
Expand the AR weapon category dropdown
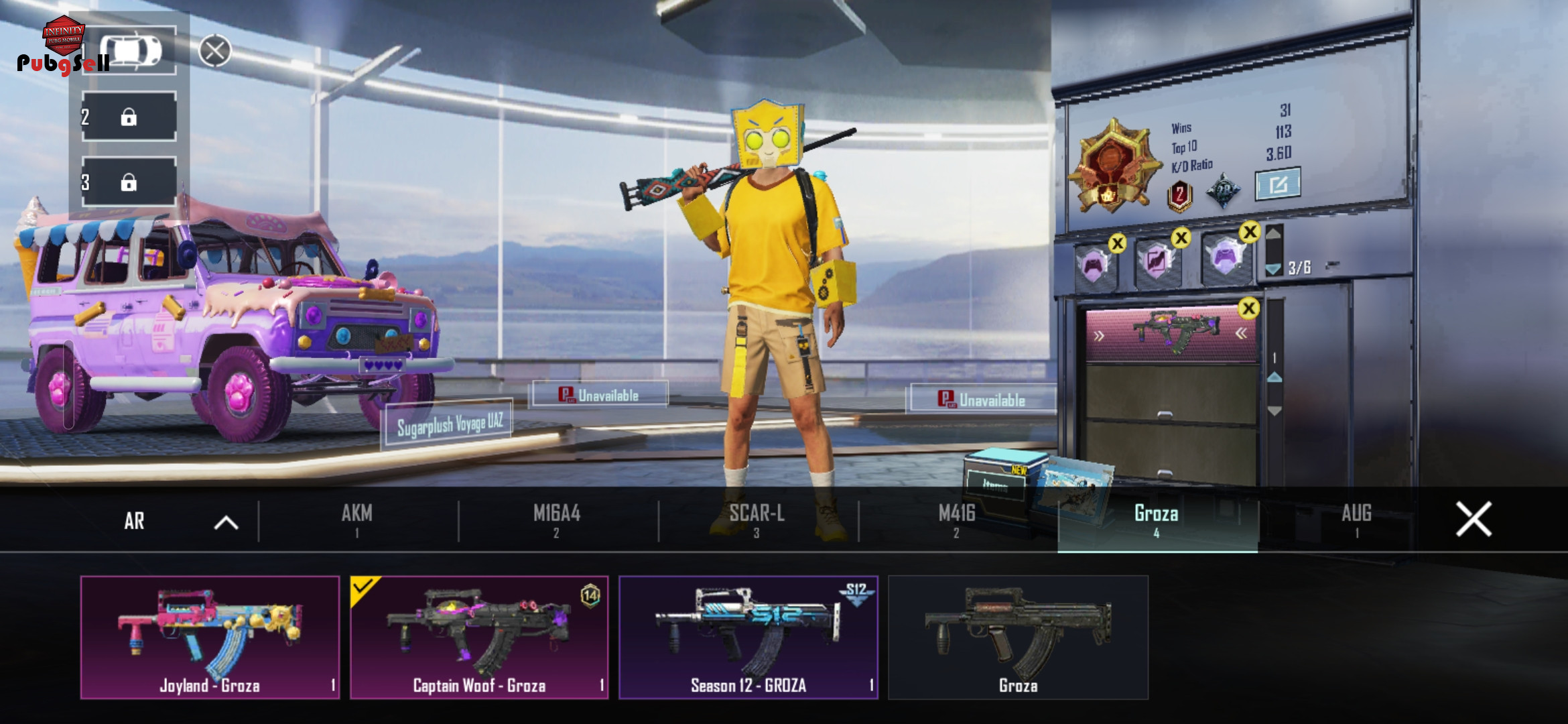point(226,522)
